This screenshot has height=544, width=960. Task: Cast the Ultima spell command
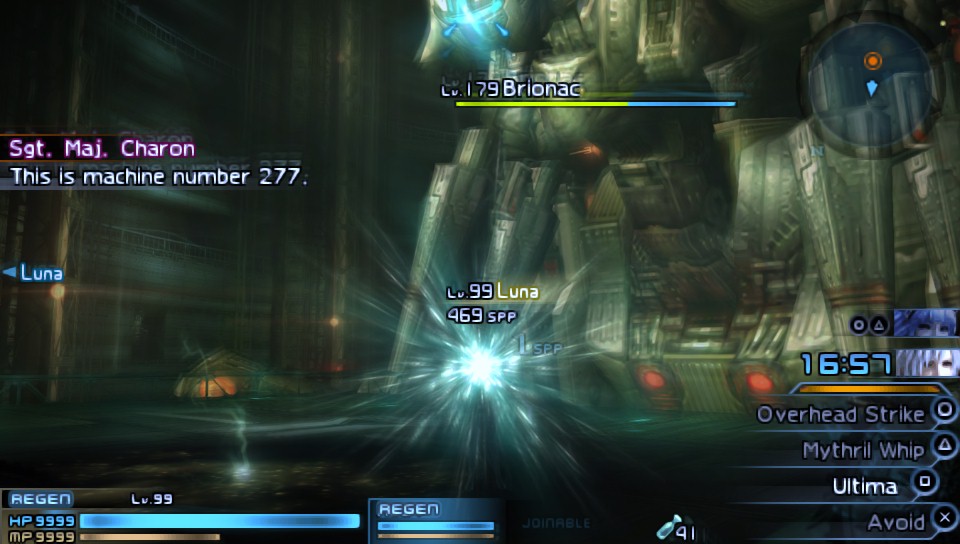click(864, 486)
